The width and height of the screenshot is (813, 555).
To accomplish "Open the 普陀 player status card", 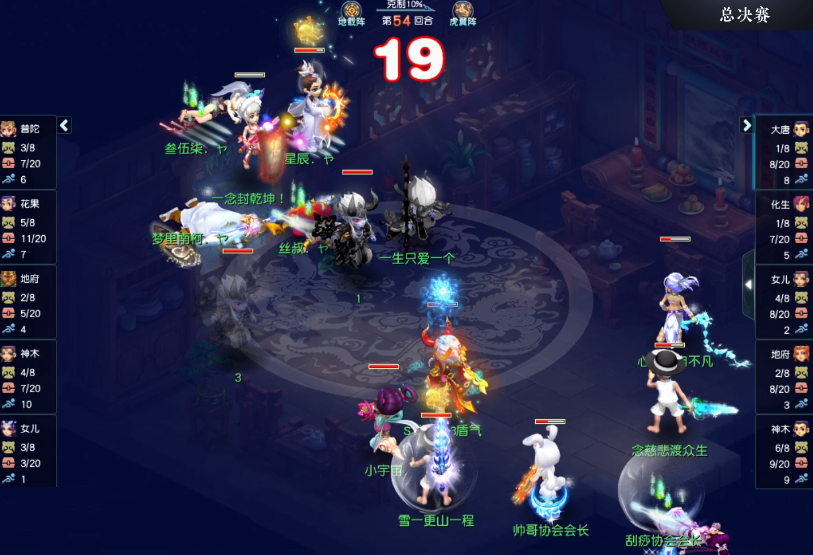I will click(28, 153).
